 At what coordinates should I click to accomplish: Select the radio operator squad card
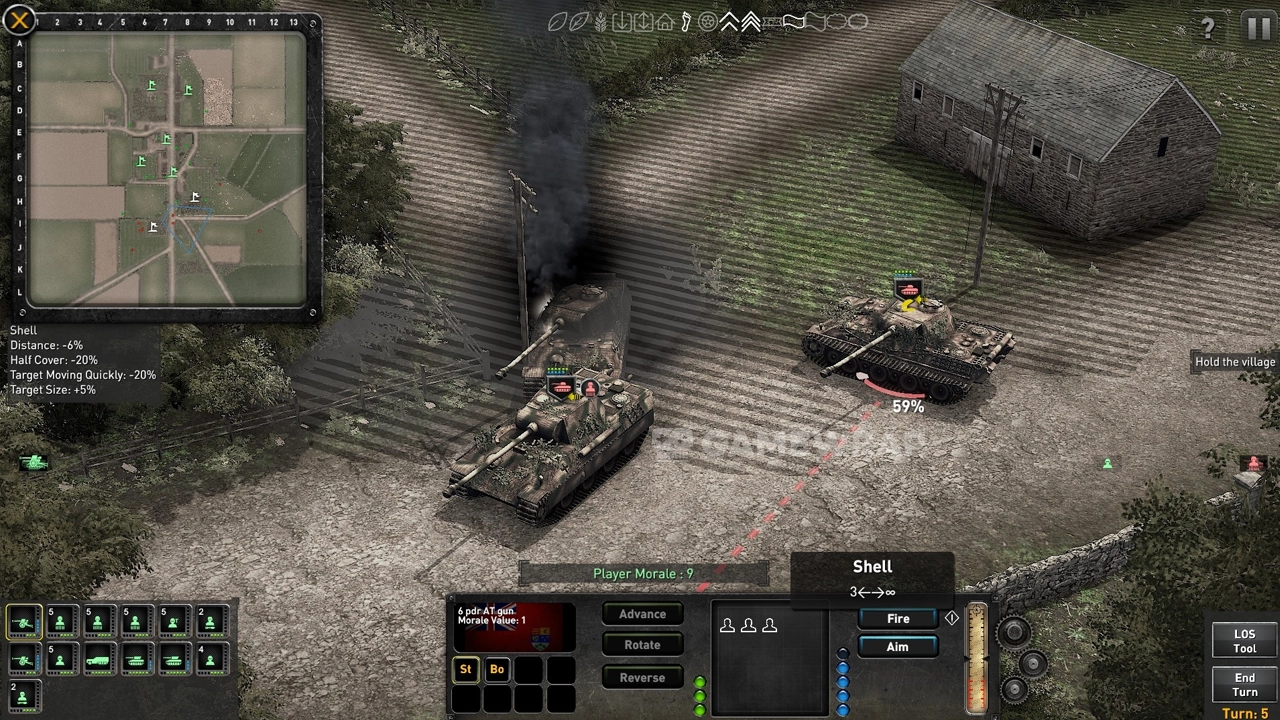tap(174, 622)
